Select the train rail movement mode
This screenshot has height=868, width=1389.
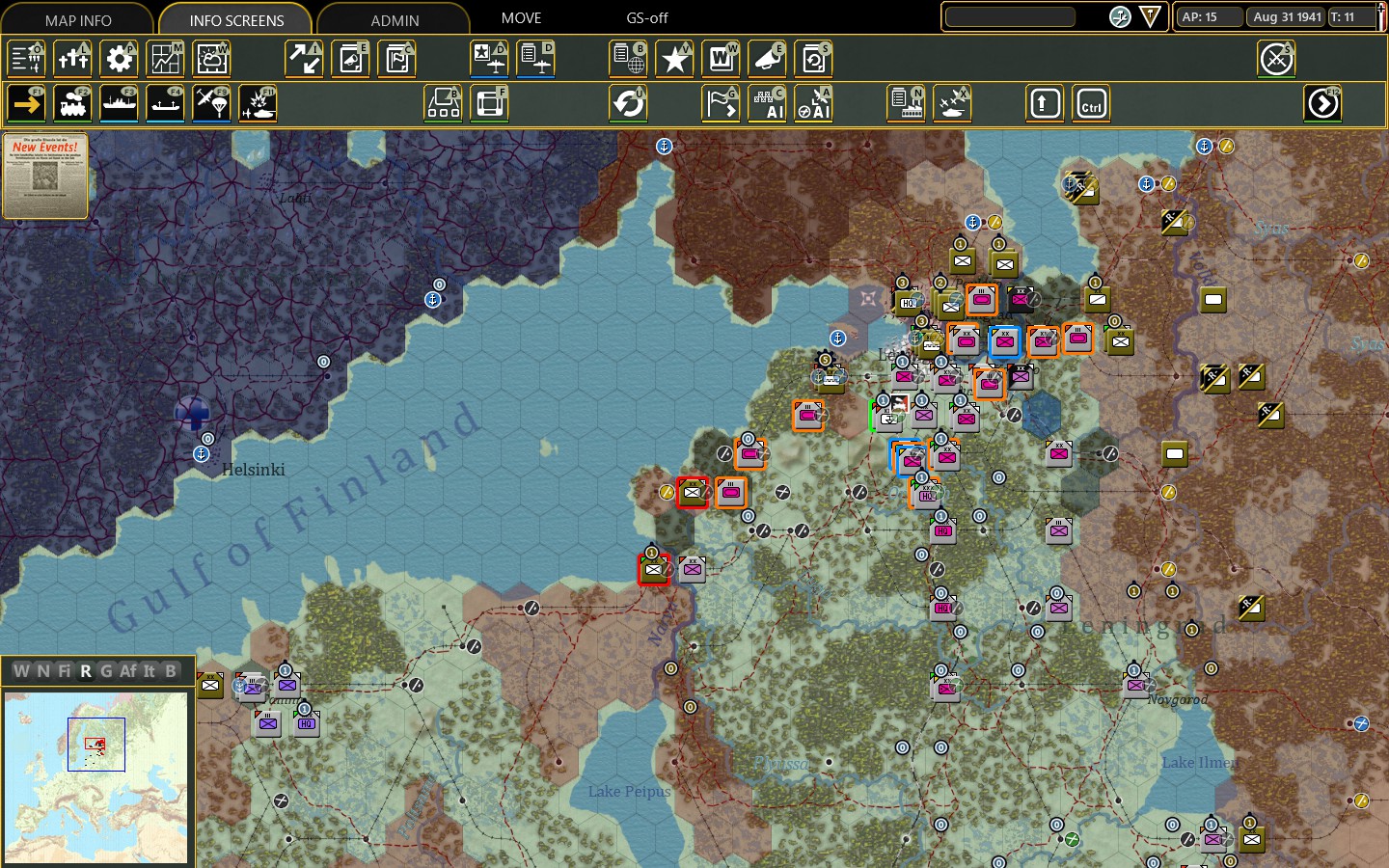coord(73,103)
